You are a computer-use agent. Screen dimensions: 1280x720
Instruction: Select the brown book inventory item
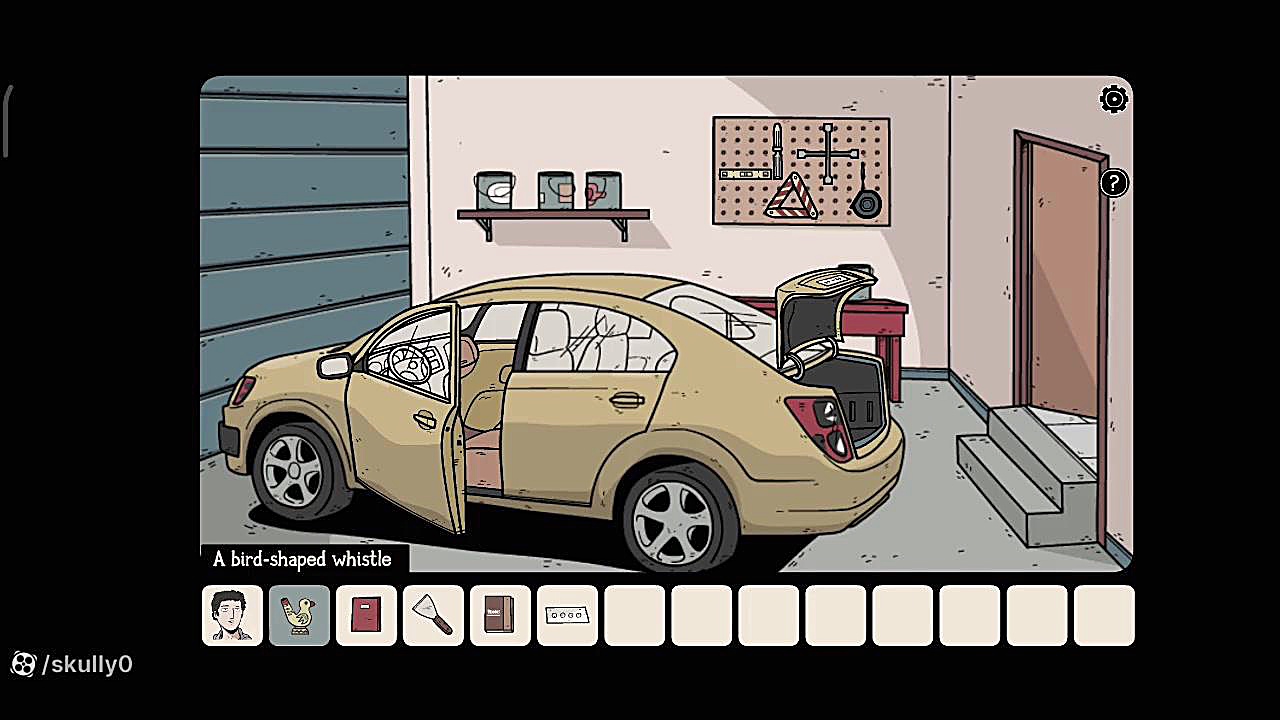point(500,615)
